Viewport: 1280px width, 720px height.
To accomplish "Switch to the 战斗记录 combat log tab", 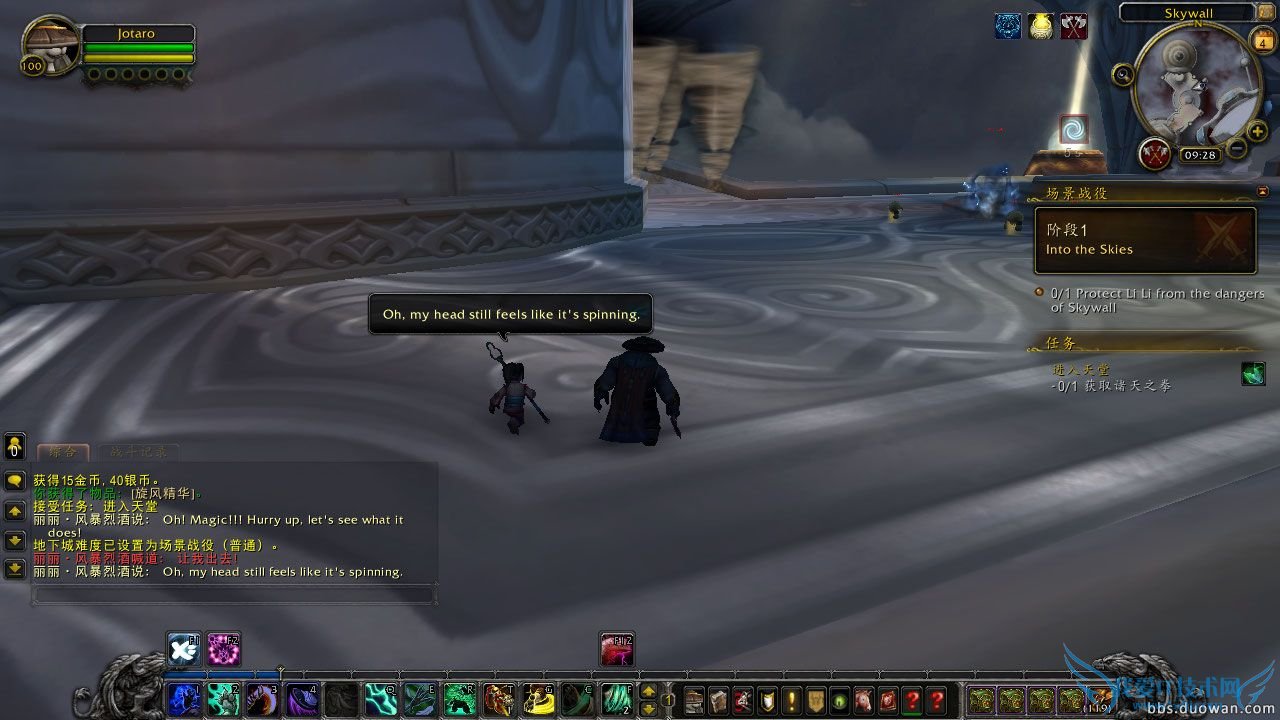I will click(x=140, y=452).
